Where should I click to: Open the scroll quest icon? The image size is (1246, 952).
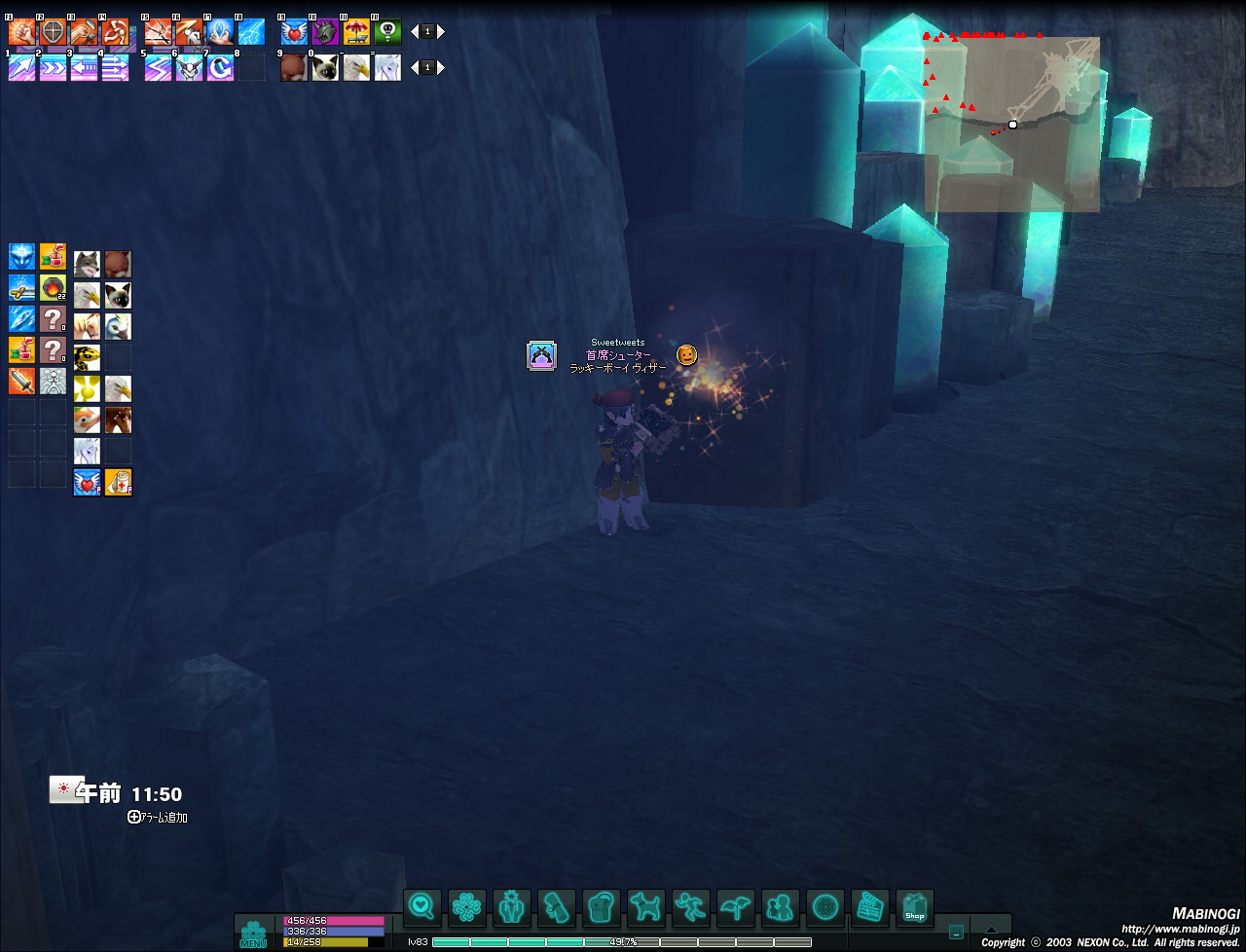point(557,908)
